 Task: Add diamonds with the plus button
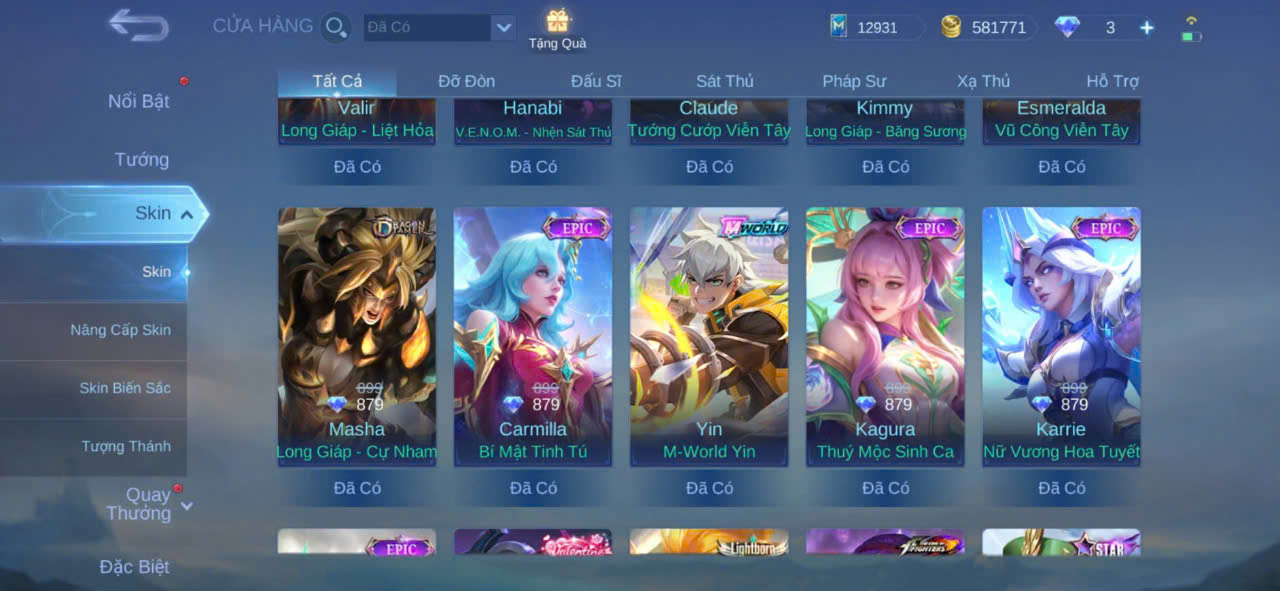1147,28
